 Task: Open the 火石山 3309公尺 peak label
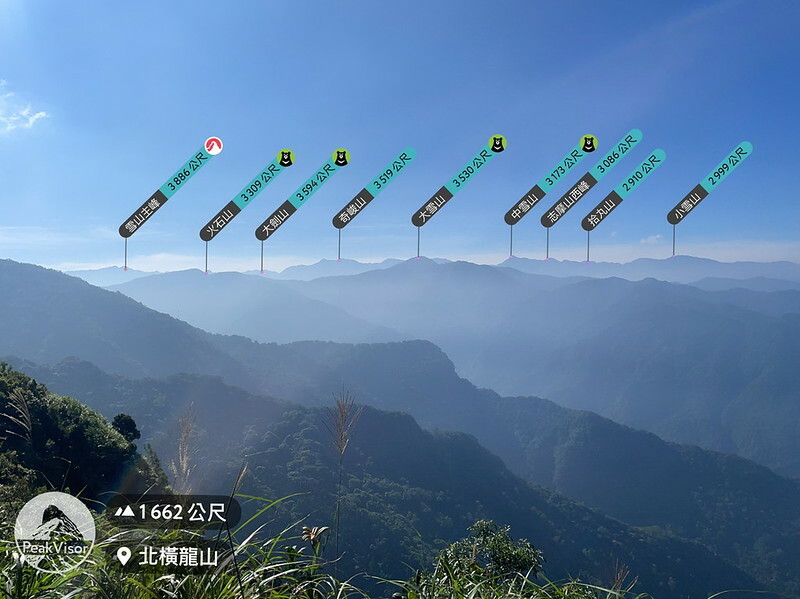[x=242, y=198]
